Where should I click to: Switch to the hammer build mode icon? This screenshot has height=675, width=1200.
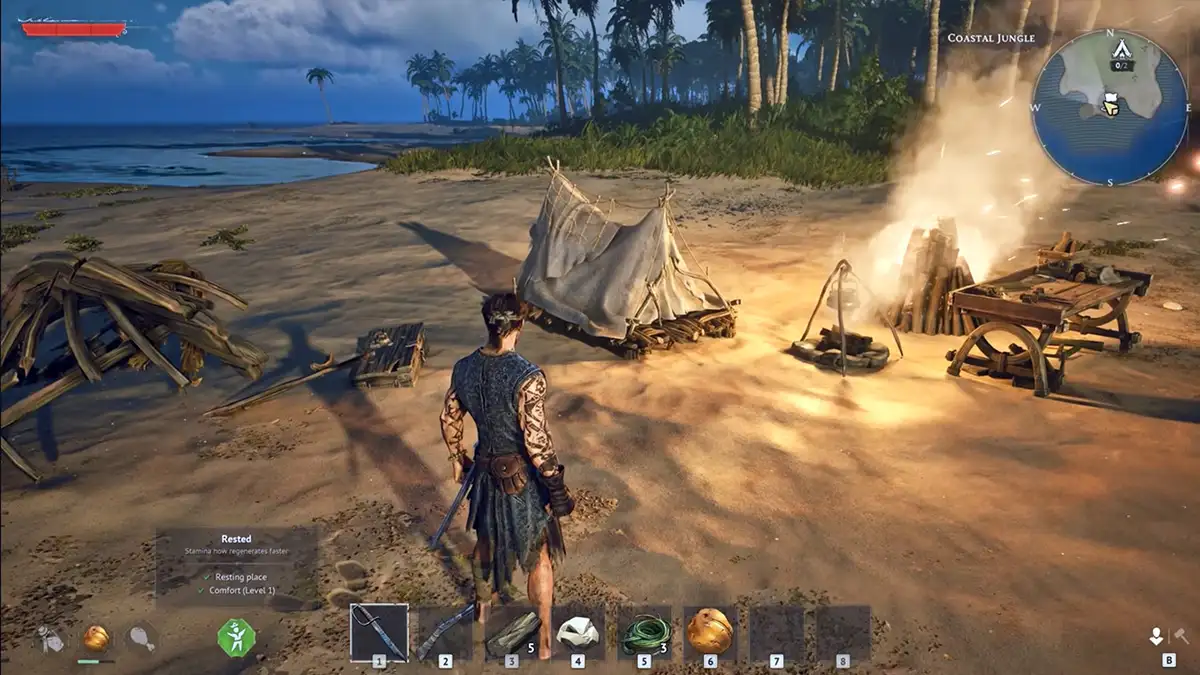coord(1180,635)
